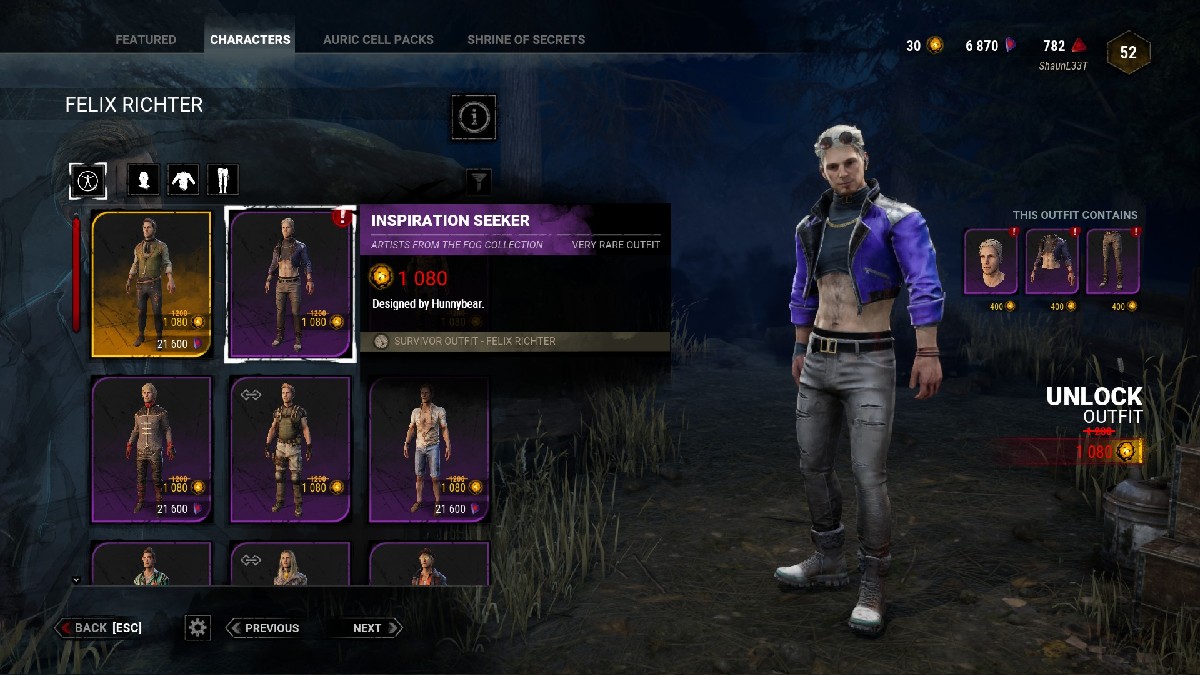Go to Auric Cell Packs tab
1200x675 pixels.
(378, 40)
